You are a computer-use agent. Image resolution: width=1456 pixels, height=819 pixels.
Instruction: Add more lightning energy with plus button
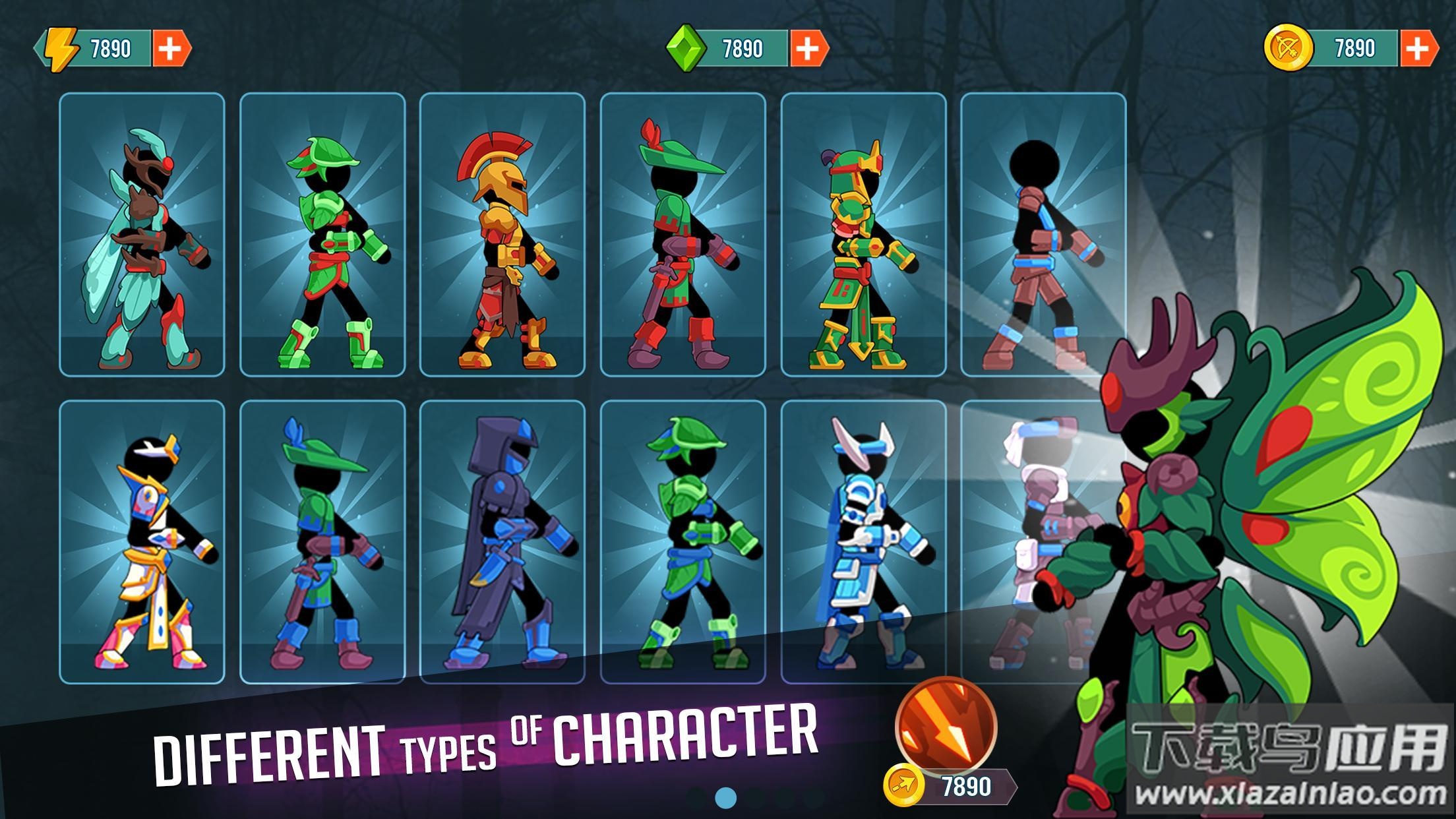click(170, 49)
